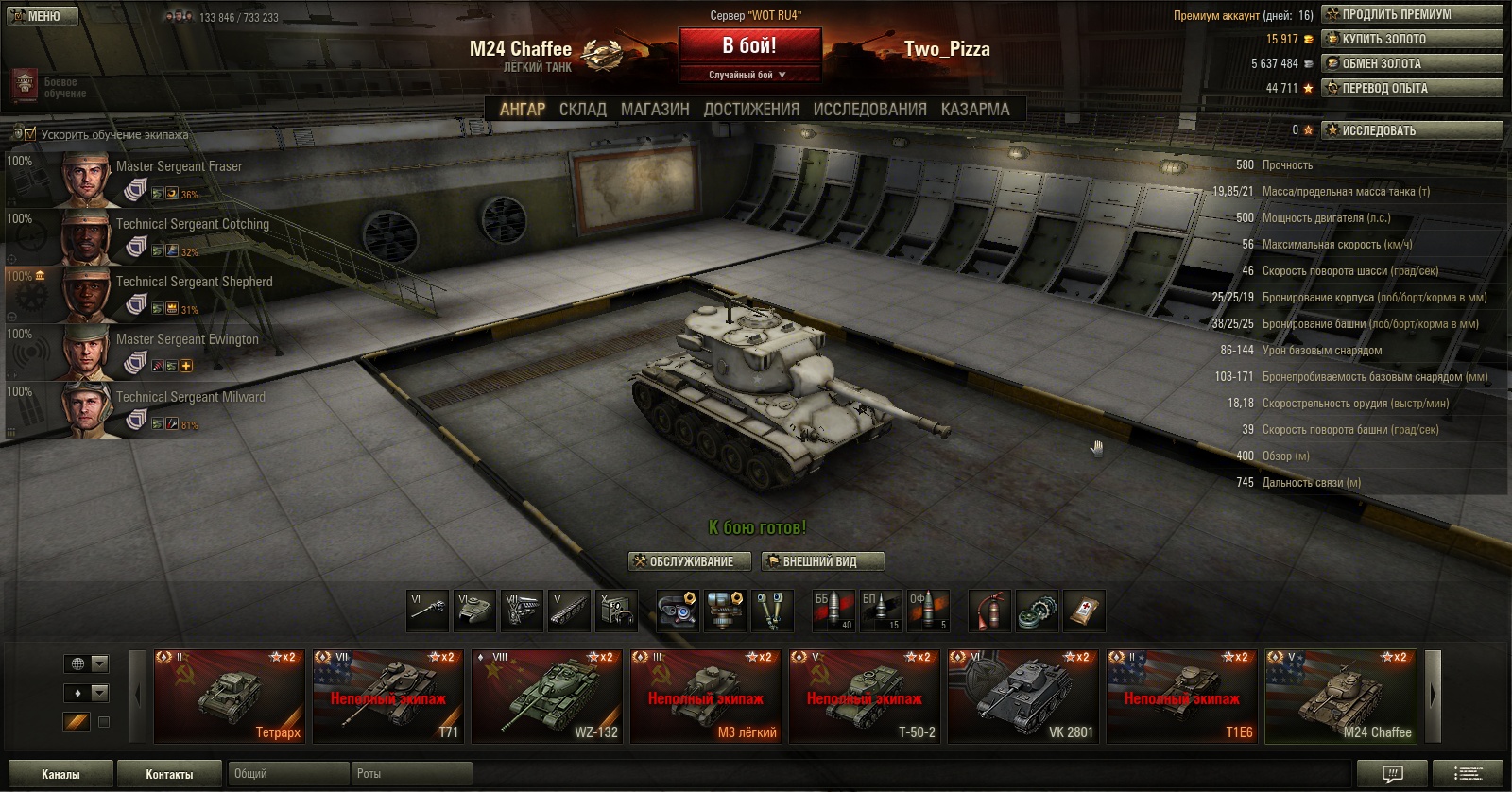The height and width of the screenshot is (792, 1512).
Task: Switch to the СКЛАД tab
Action: 582,110
